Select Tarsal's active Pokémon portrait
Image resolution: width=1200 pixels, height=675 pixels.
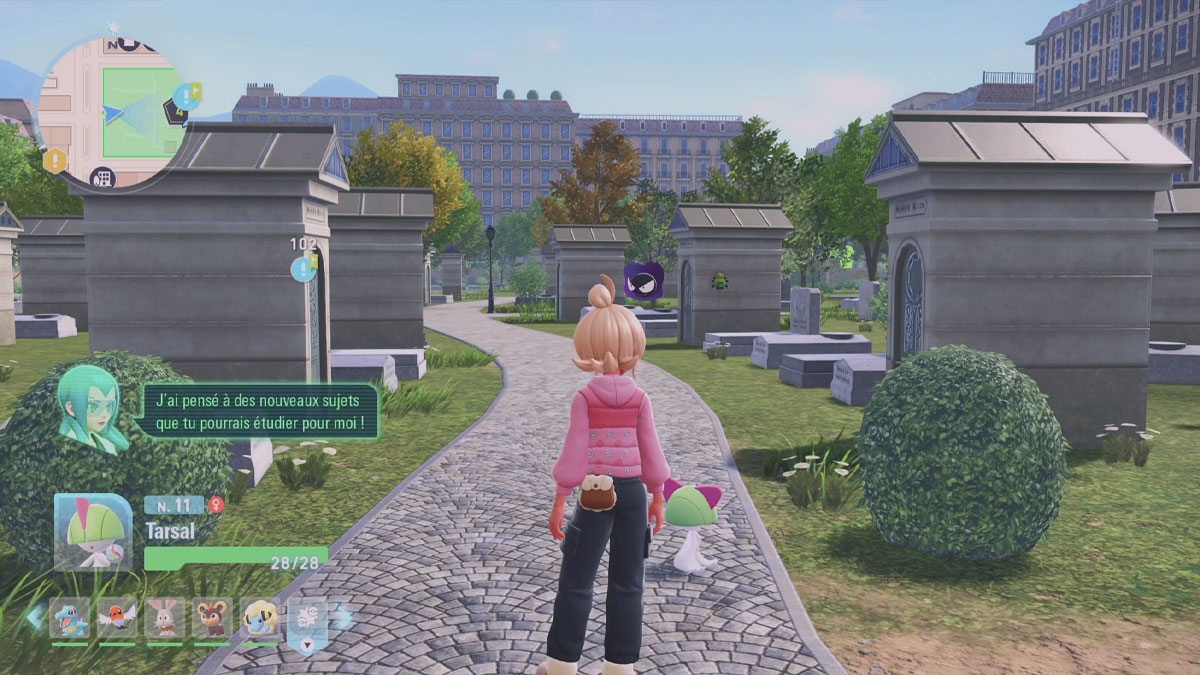pyautogui.click(x=93, y=532)
